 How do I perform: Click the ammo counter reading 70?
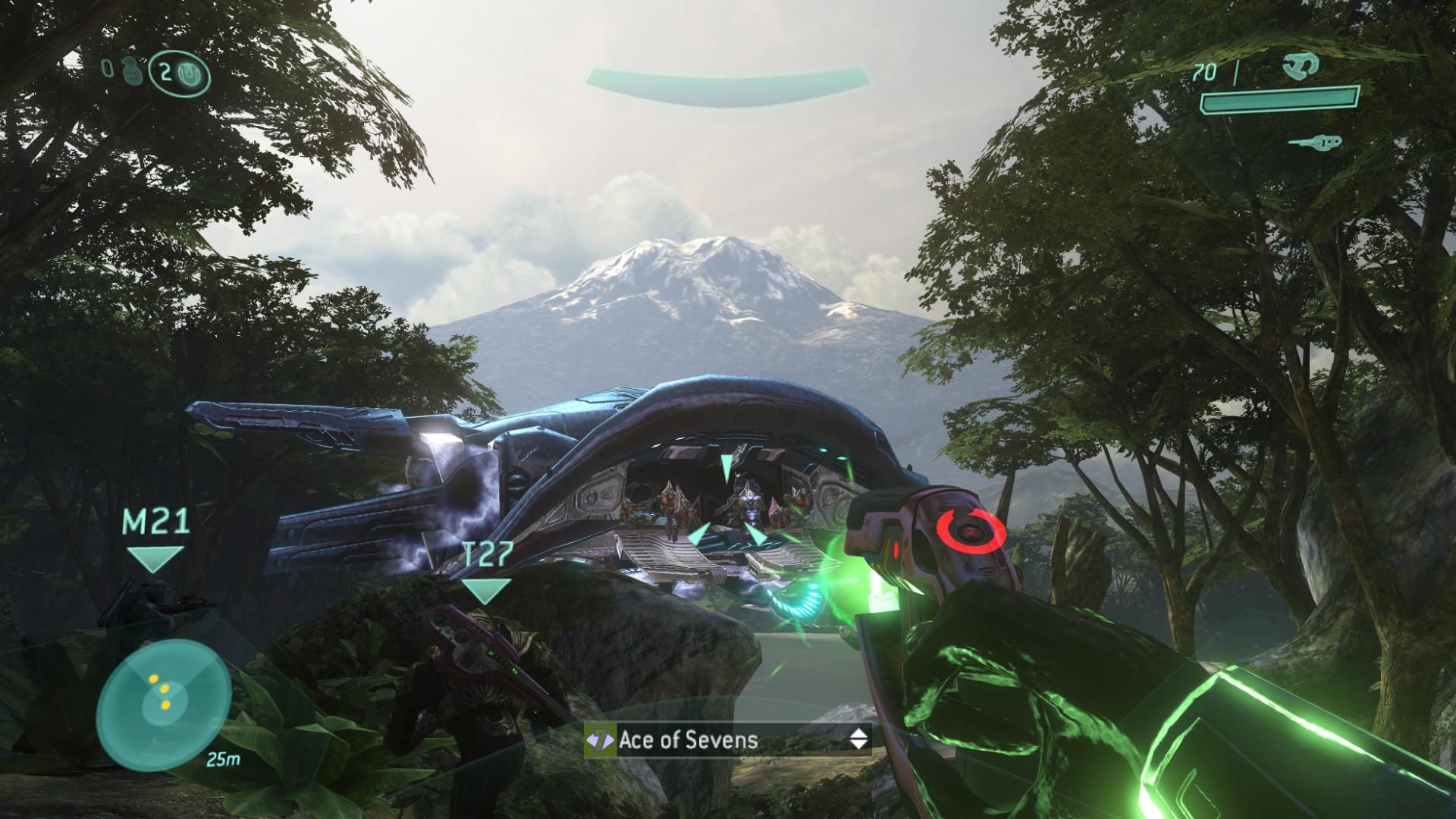click(1206, 72)
